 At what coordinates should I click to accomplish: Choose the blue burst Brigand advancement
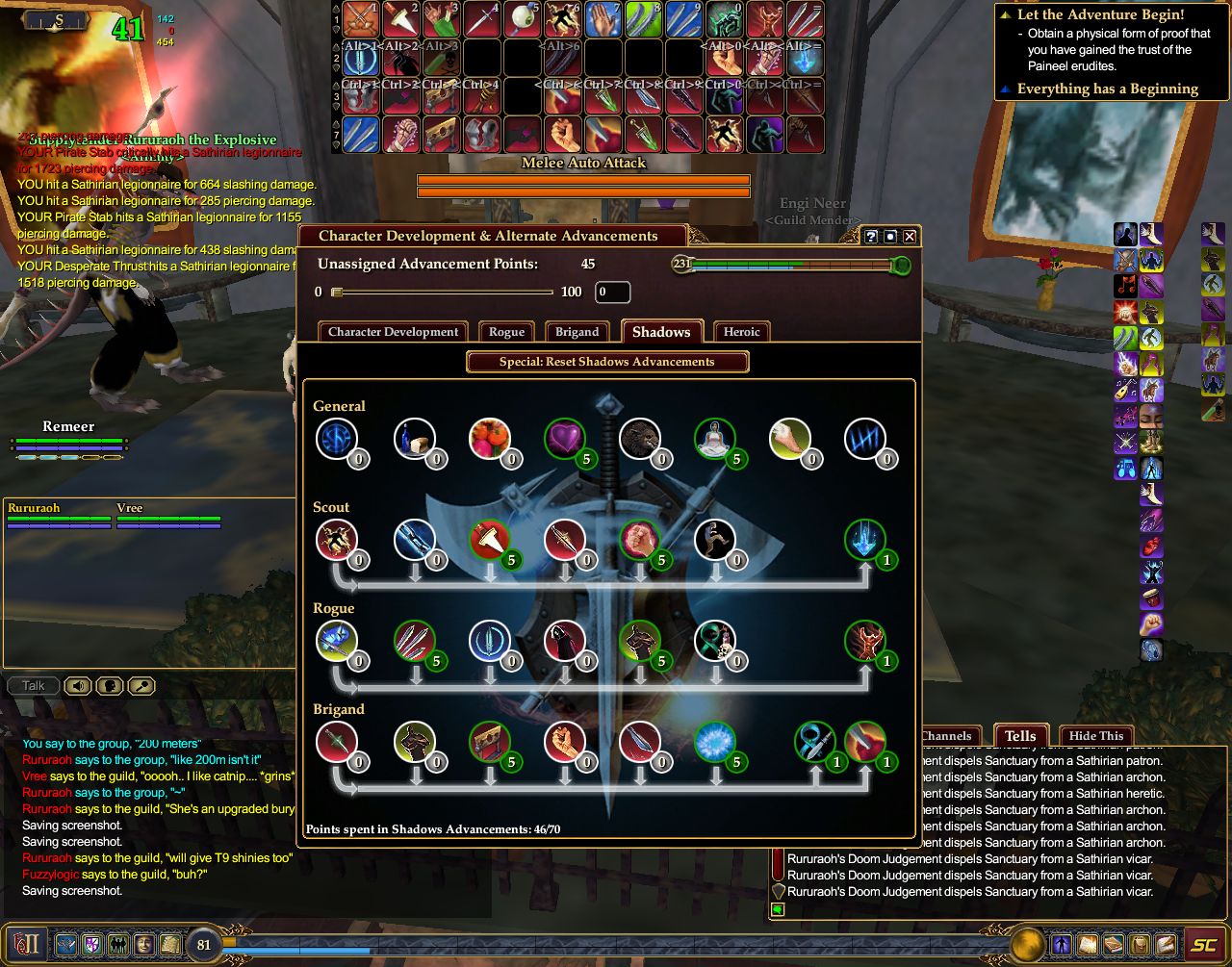tap(714, 742)
